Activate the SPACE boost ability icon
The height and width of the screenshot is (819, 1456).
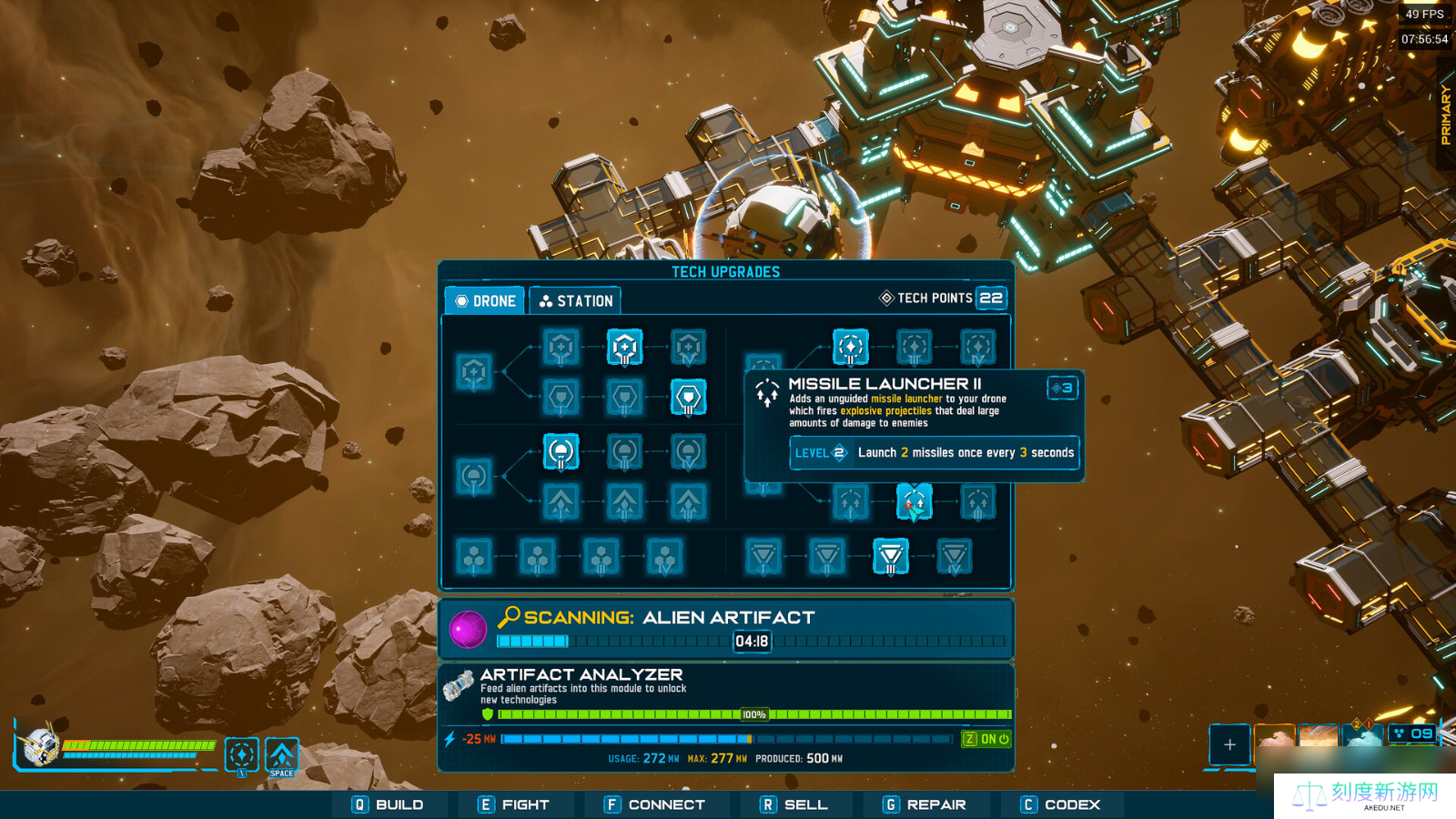(x=281, y=754)
